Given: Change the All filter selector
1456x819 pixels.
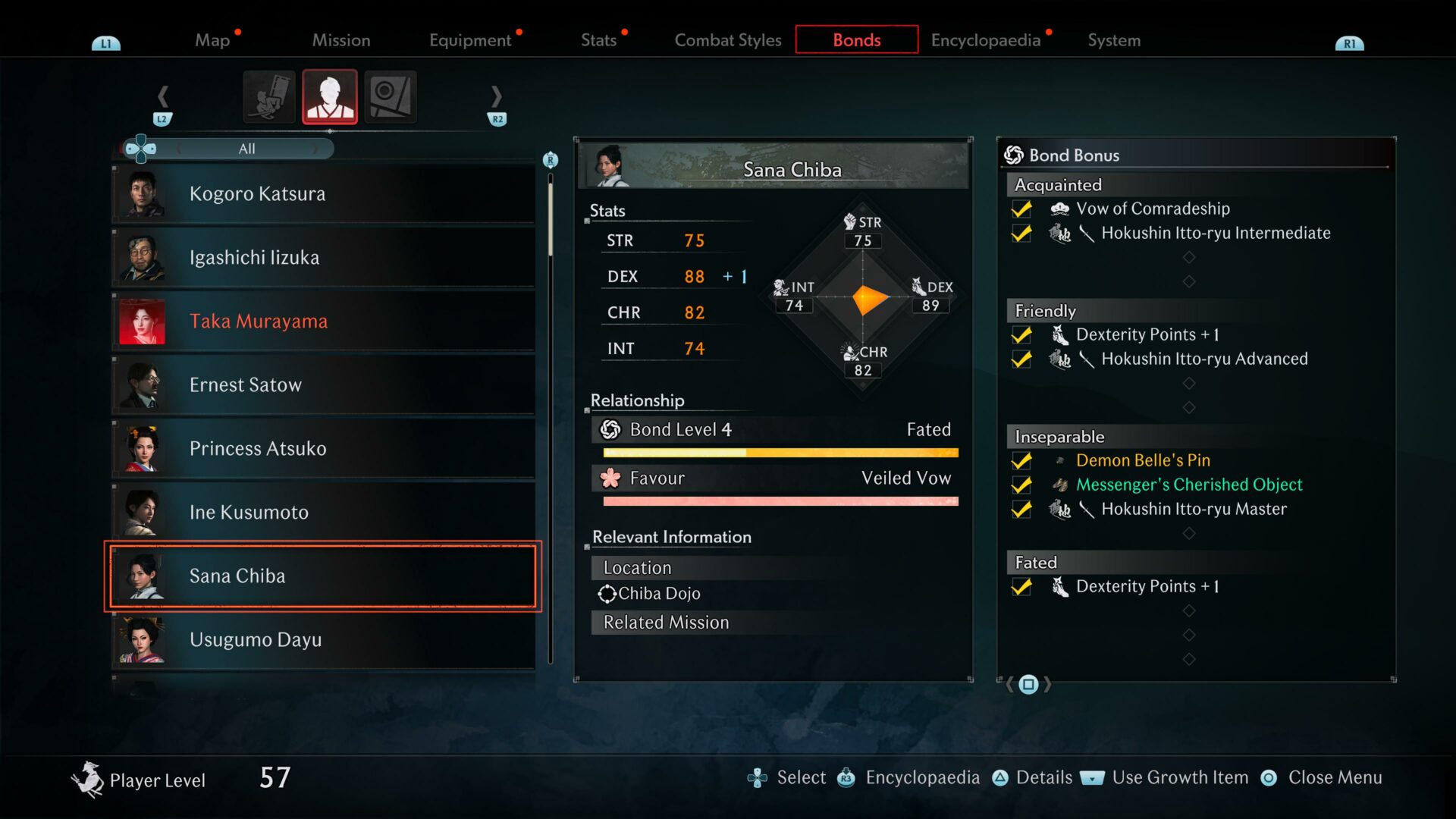Looking at the screenshot, I should point(246,149).
